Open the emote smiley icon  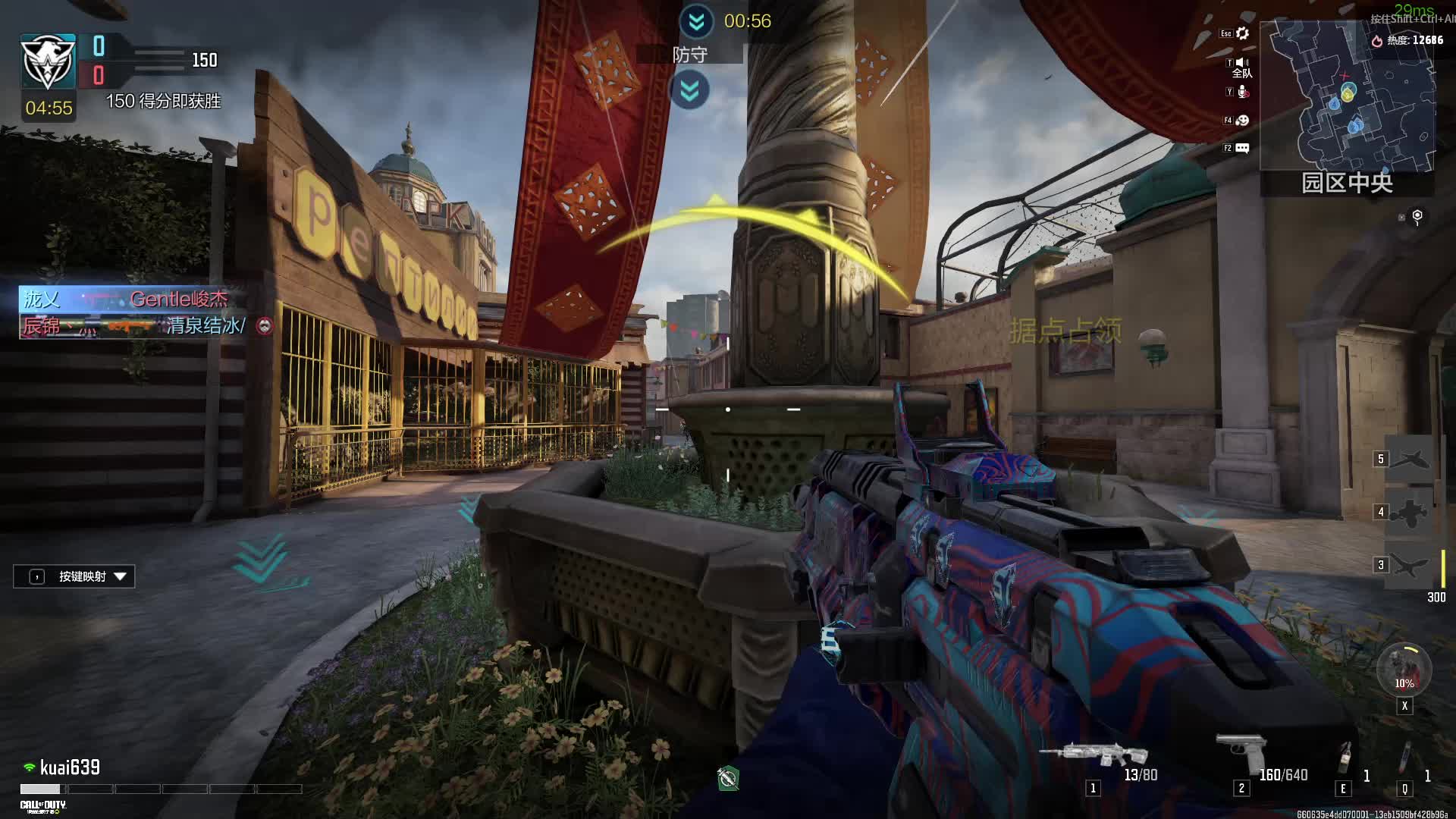click(1242, 121)
